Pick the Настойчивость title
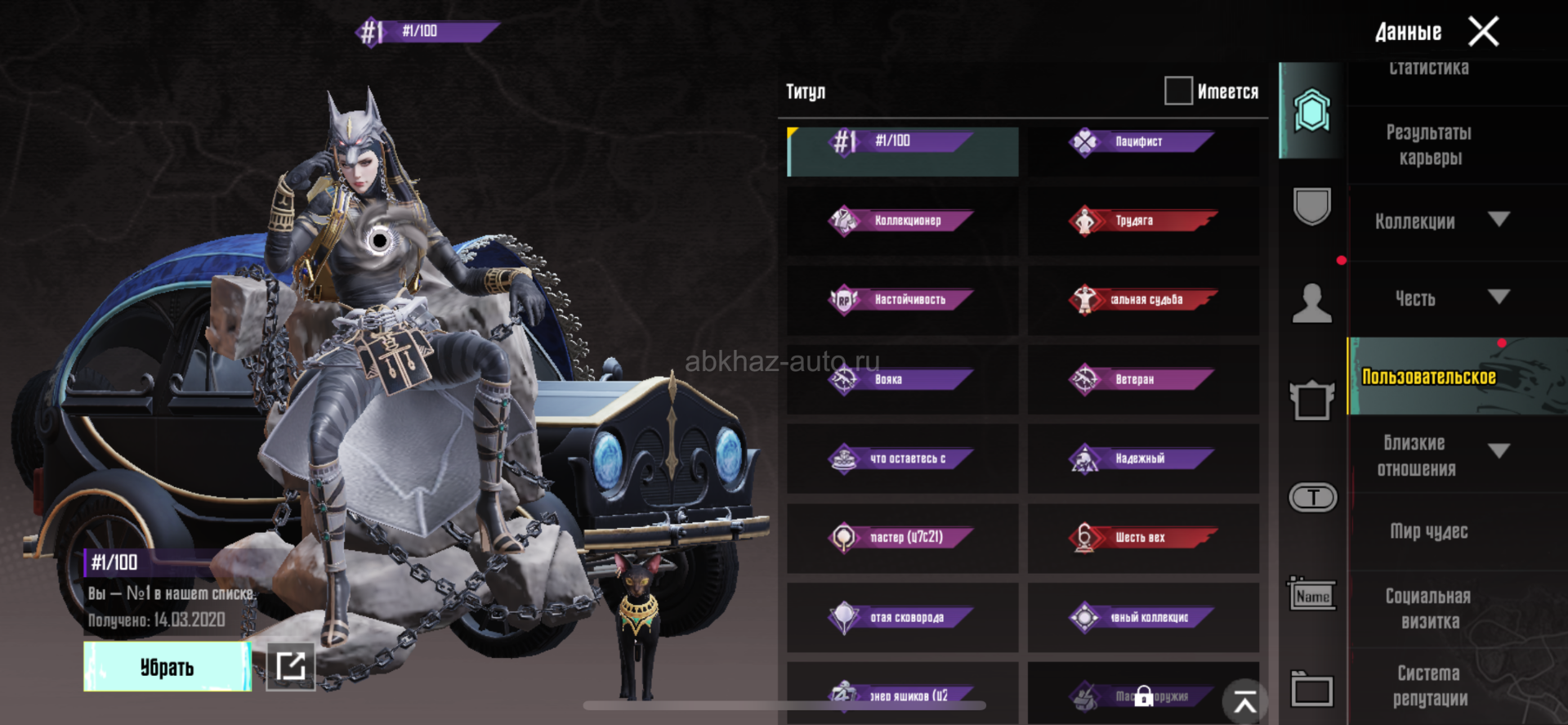The image size is (1568, 725). 902,300
